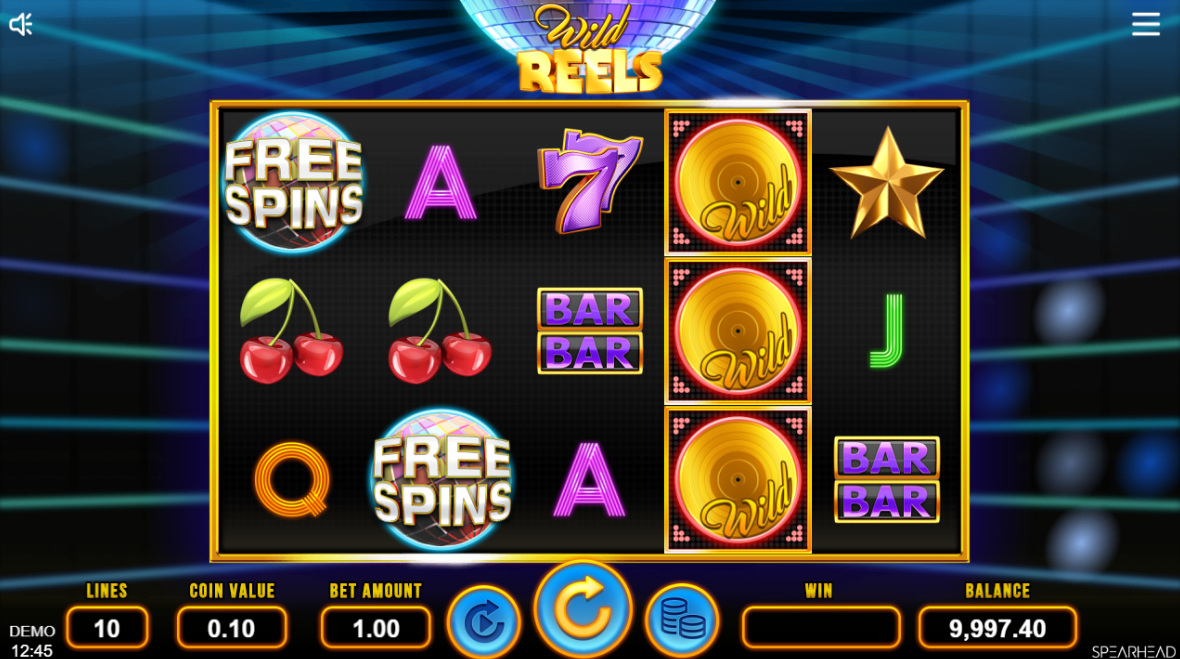1180x659 pixels.
Task: Open the hamburger menu
Action: (x=1146, y=24)
